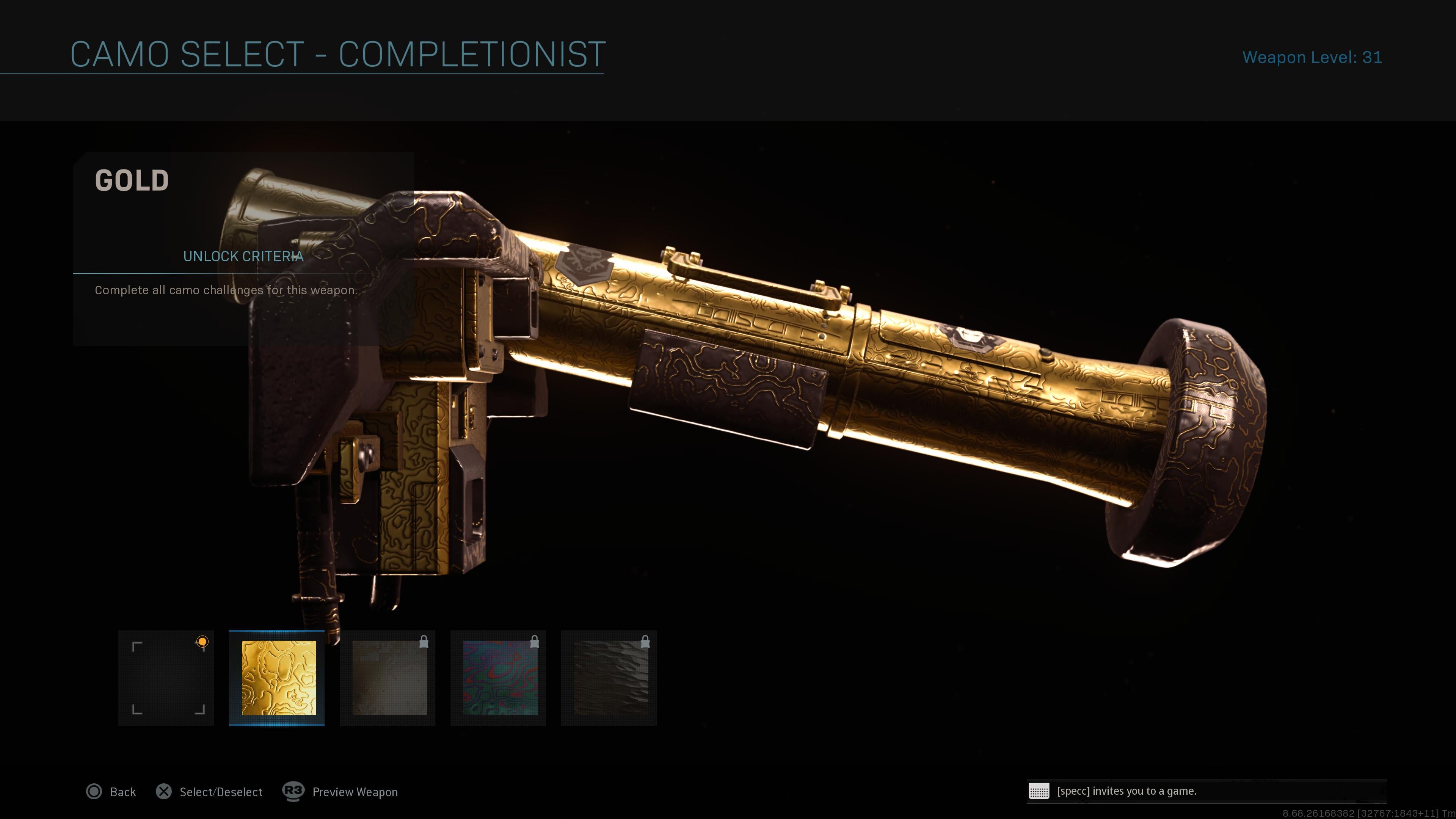Pick the locked multicolor swirl camo
This screenshot has height=819, width=1456.
point(499,678)
